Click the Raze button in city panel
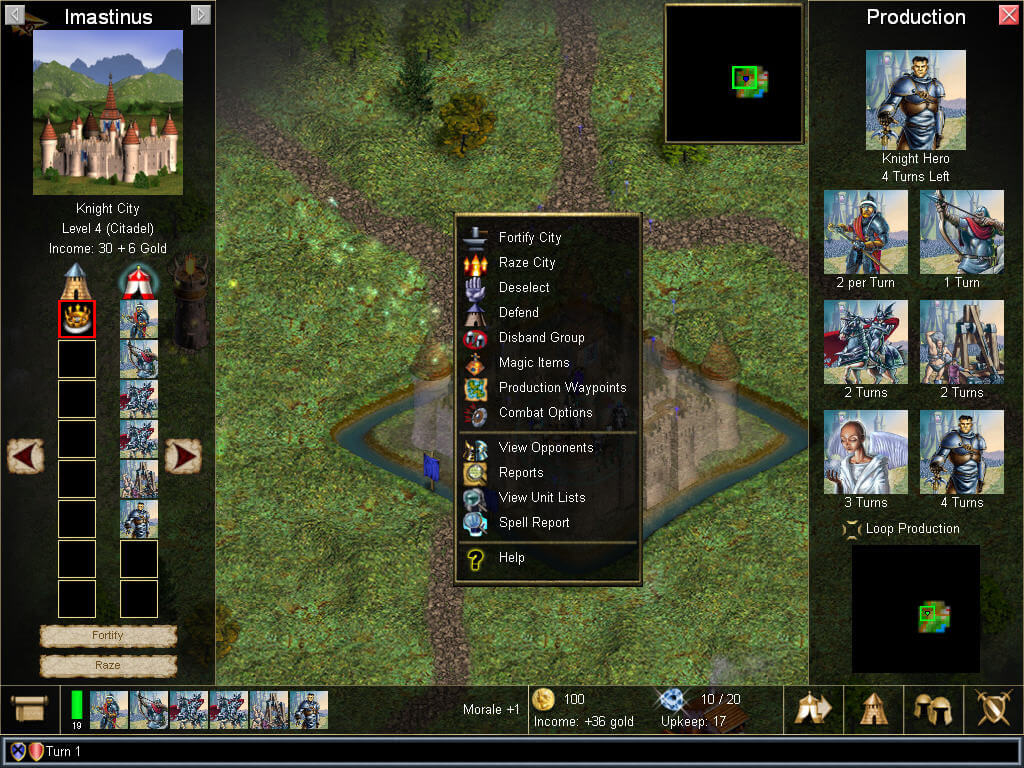 coord(108,665)
